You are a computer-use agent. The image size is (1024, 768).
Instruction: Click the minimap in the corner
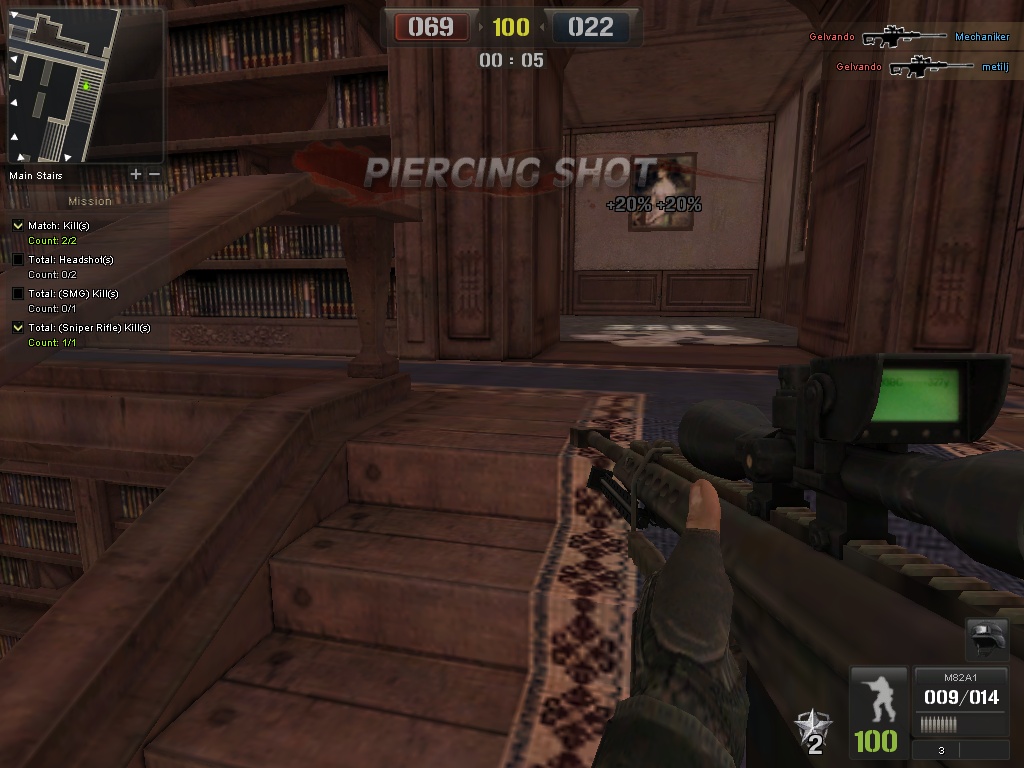(64, 86)
